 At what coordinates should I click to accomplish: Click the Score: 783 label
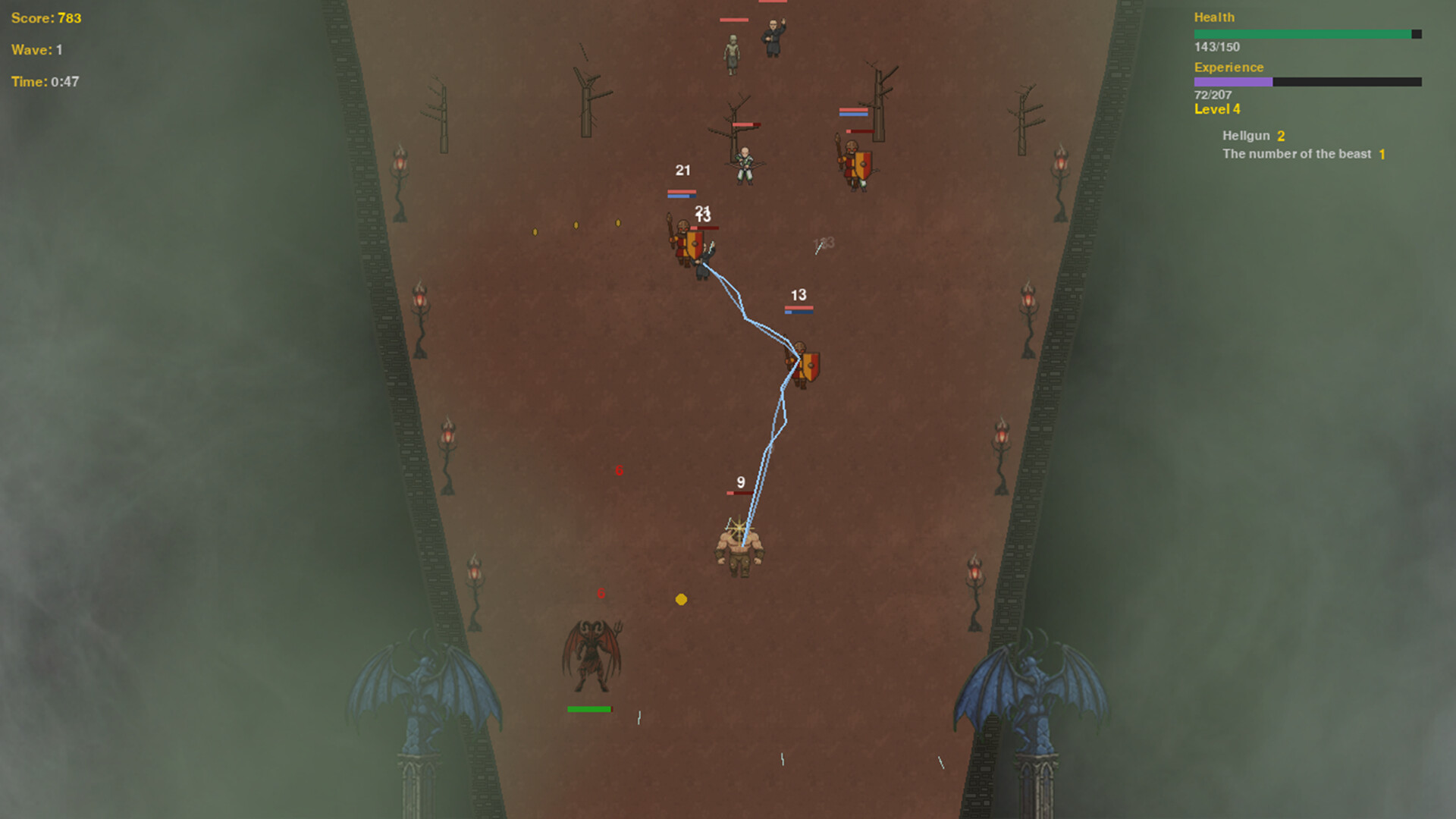(x=45, y=18)
